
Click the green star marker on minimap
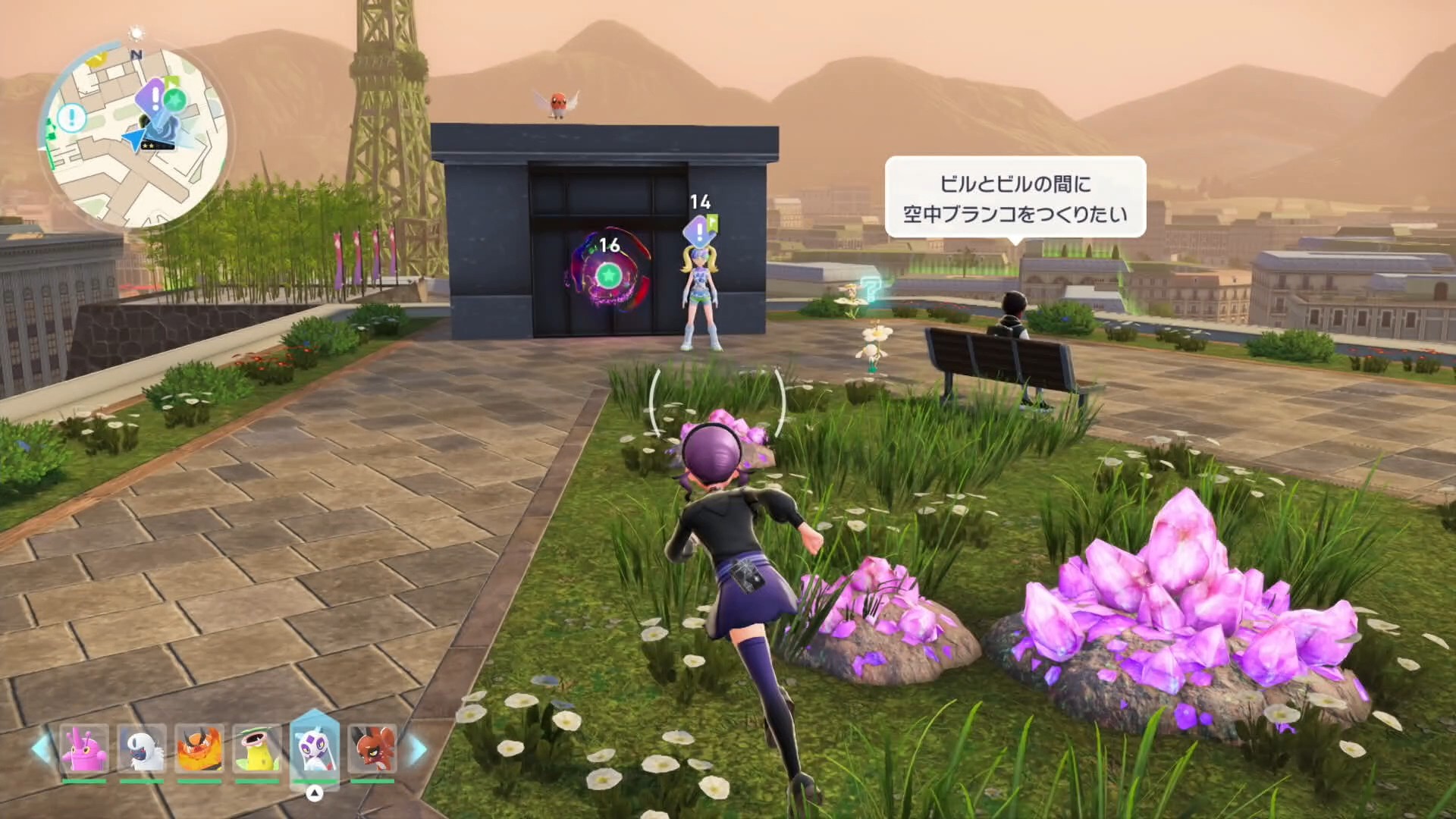click(x=175, y=99)
